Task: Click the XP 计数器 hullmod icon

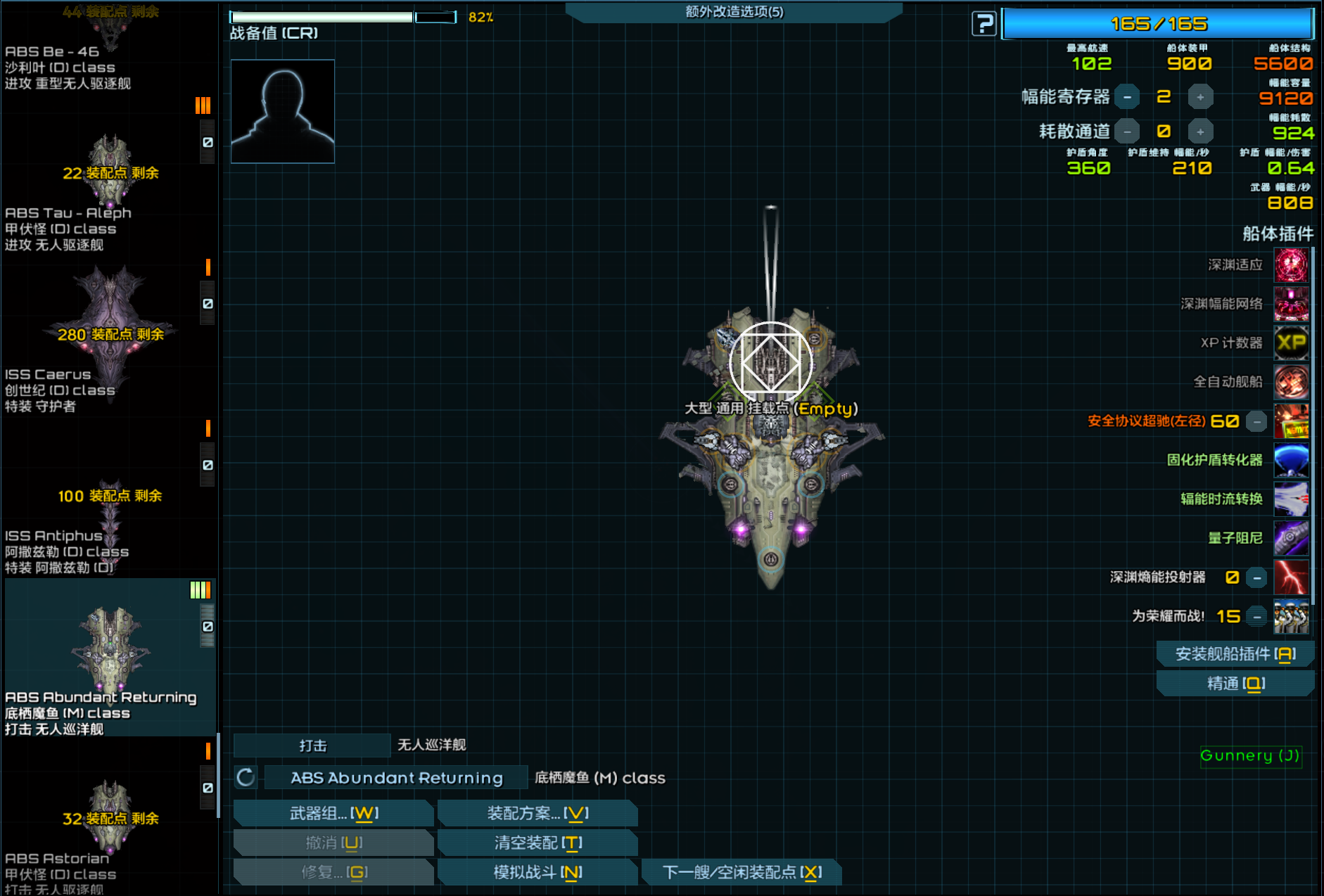Action: (x=1291, y=343)
